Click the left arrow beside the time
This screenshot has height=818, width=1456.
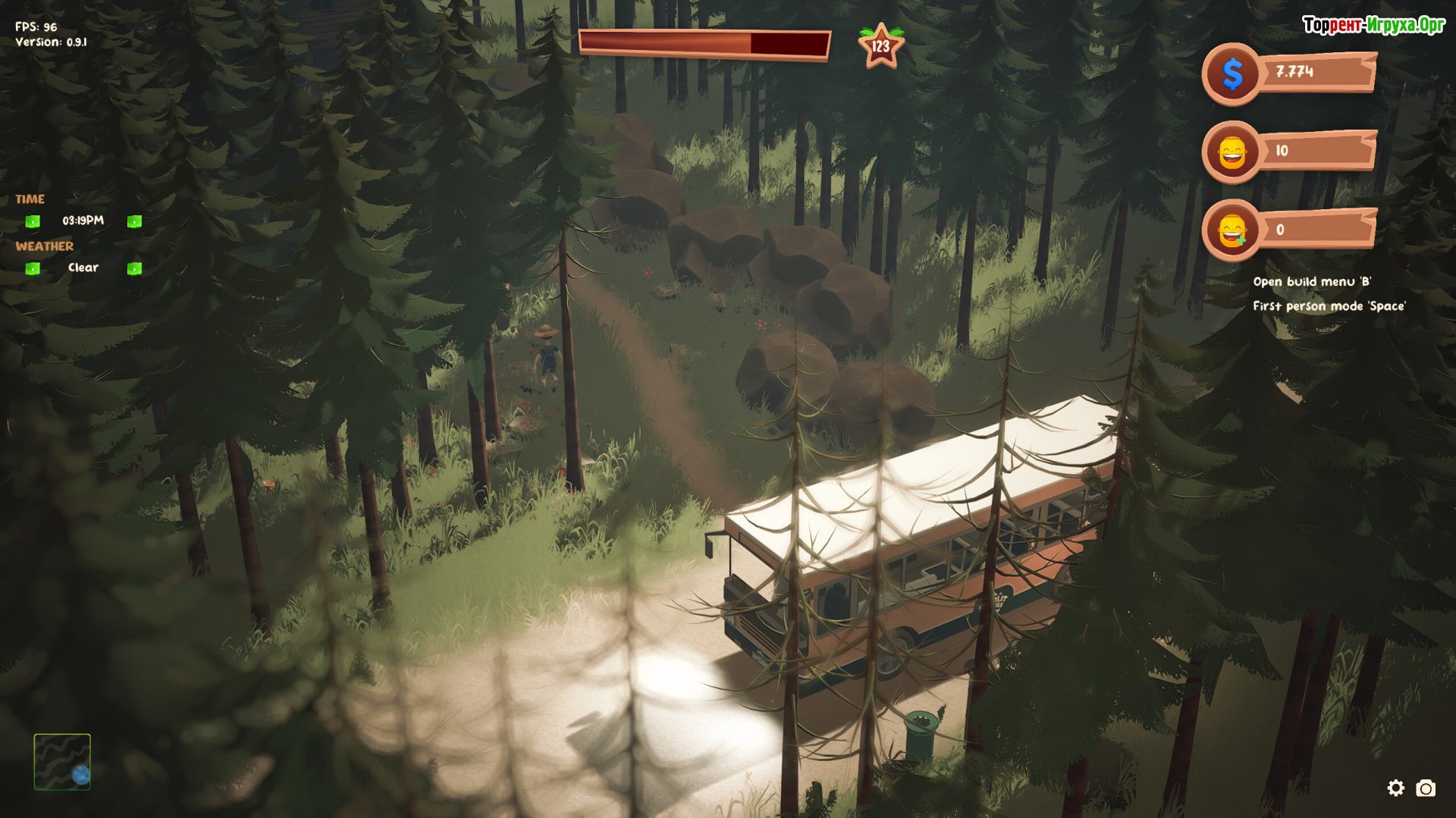(33, 221)
